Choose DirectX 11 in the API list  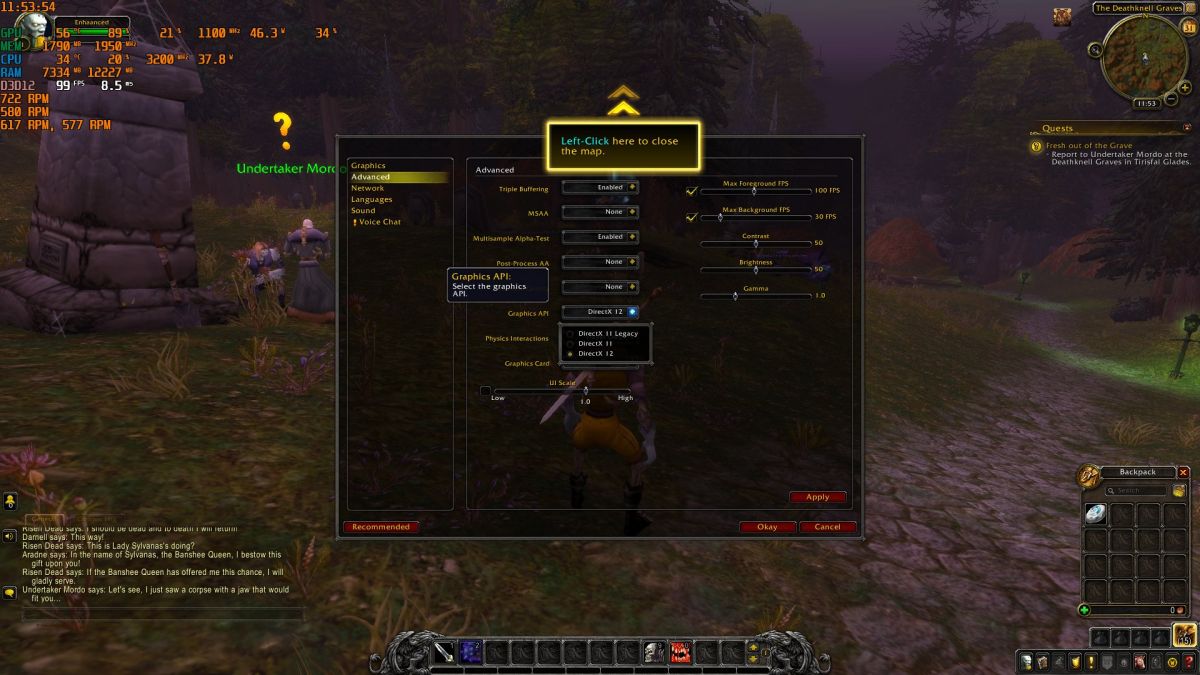[596, 344]
